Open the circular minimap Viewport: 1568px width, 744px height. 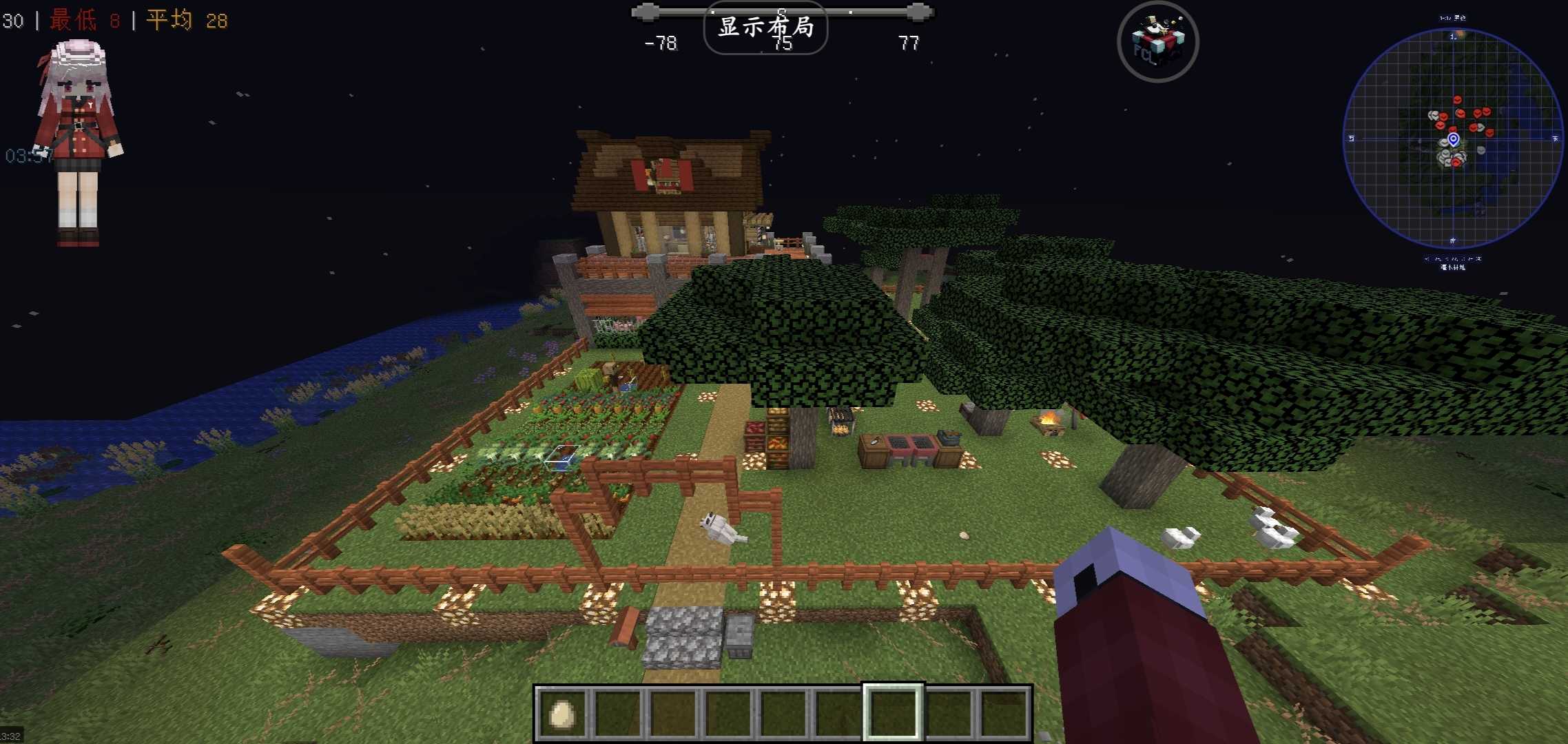click(1452, 139)
